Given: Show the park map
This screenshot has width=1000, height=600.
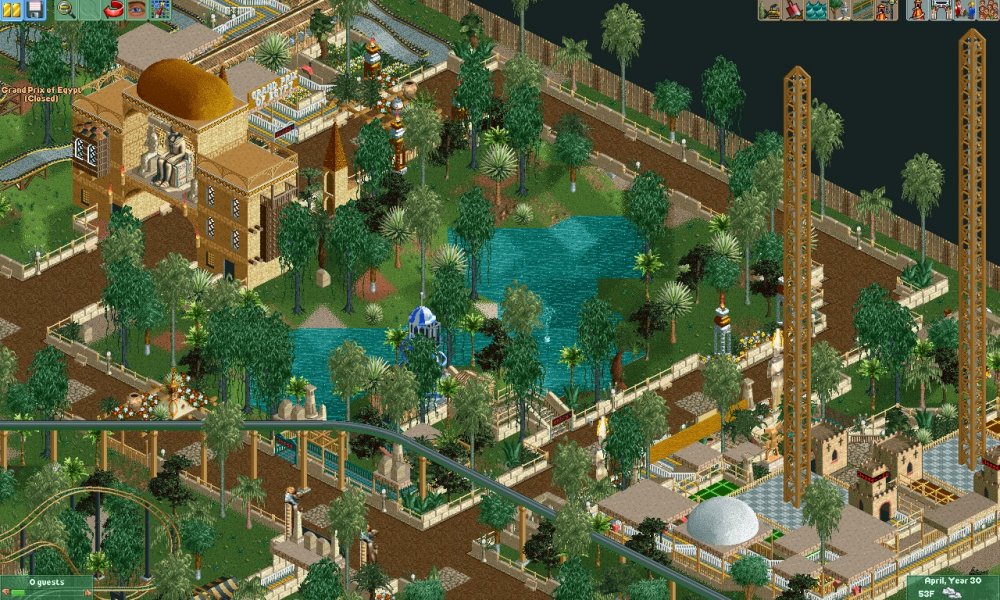Looking at the screenshot, I should click(160, 10).
